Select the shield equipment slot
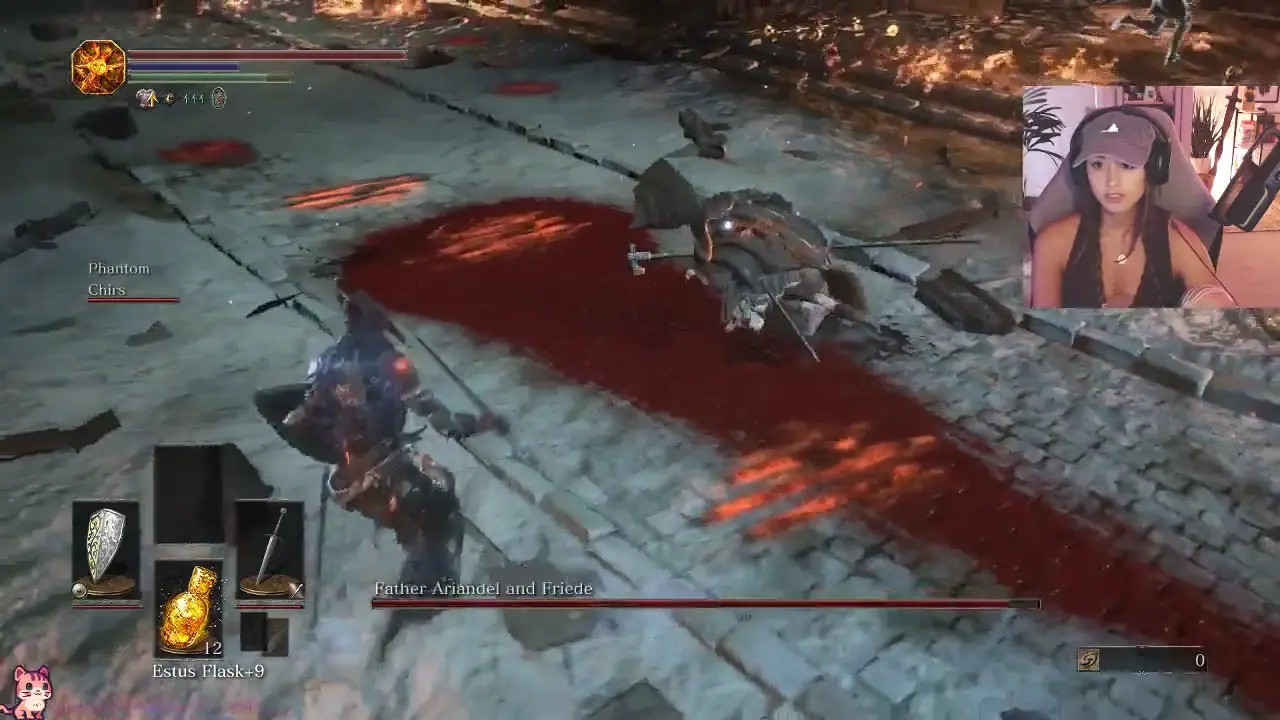Screen dimensions: 1280x720 (x=106, y=549)
